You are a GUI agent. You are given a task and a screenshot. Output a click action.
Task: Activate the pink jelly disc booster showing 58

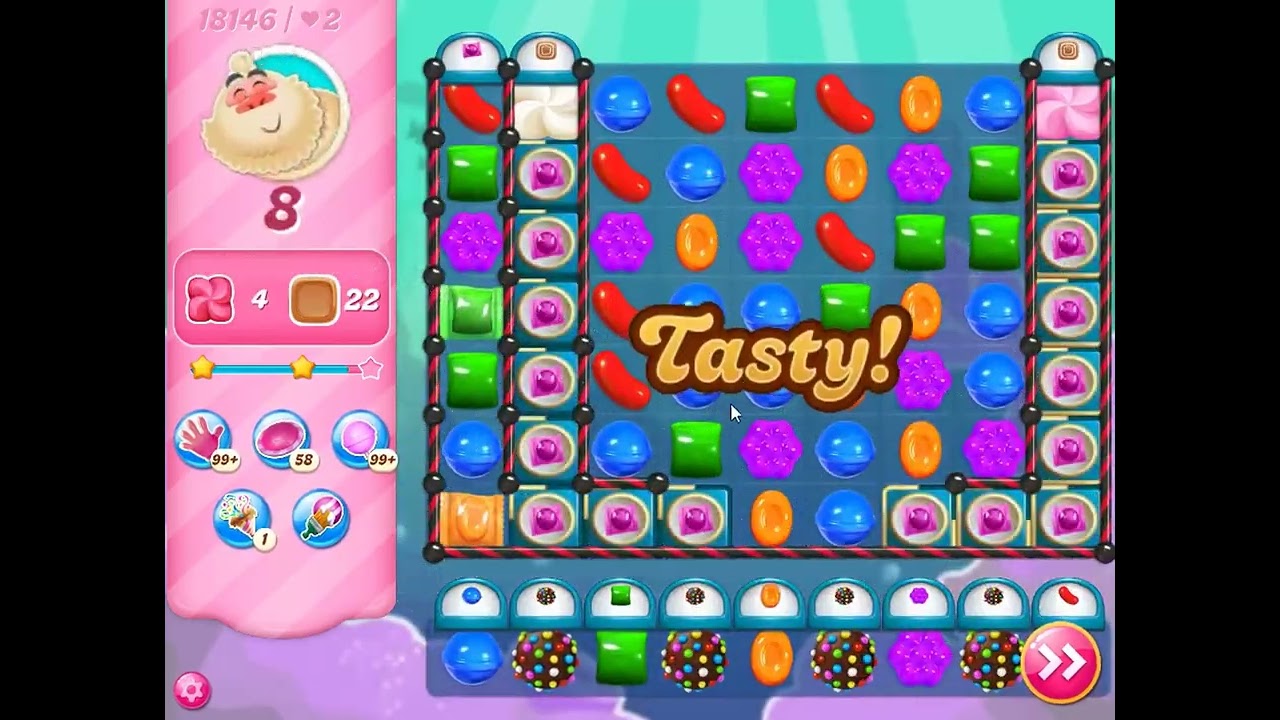(281, 440)
